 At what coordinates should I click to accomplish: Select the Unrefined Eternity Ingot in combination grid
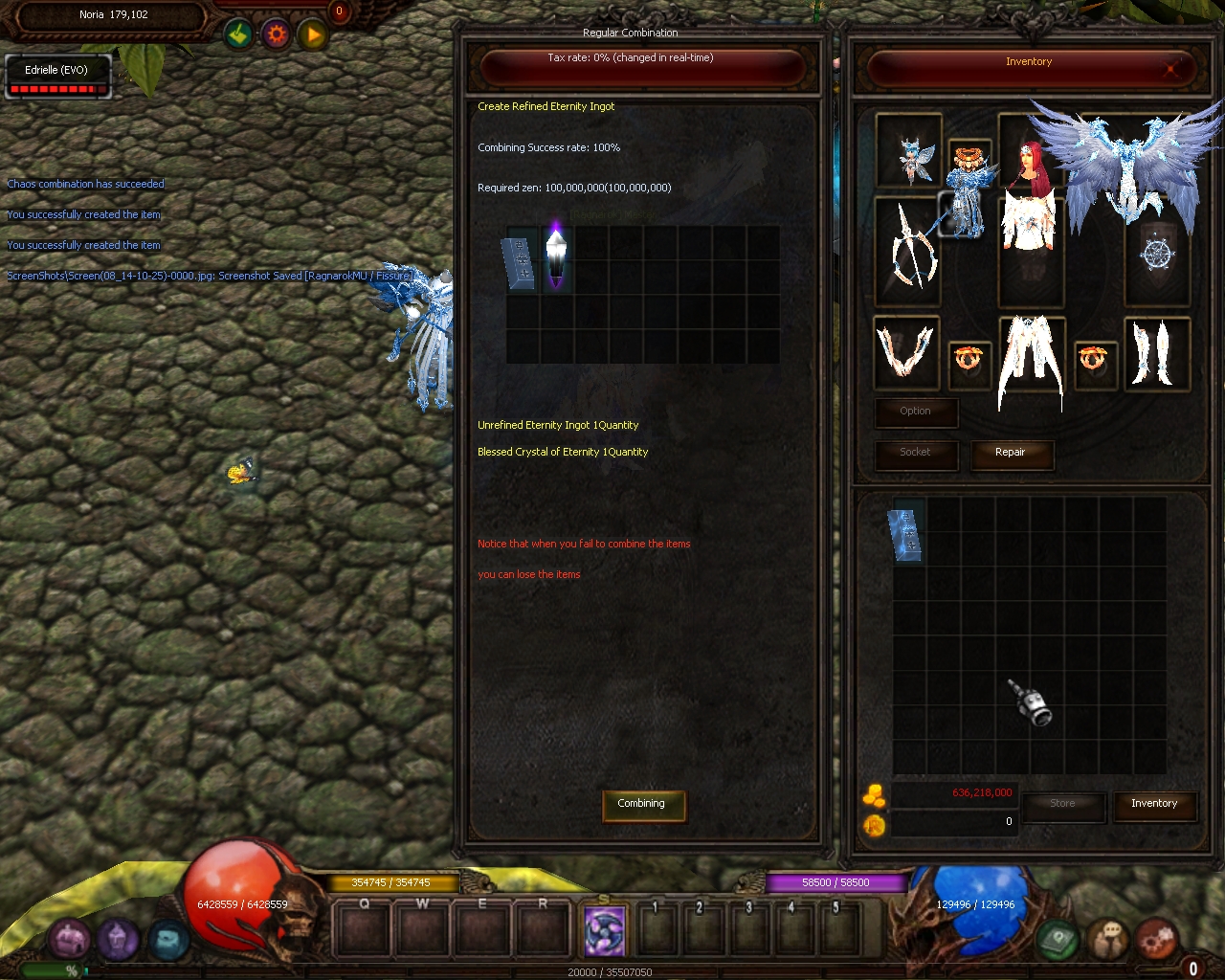(521, 262)
